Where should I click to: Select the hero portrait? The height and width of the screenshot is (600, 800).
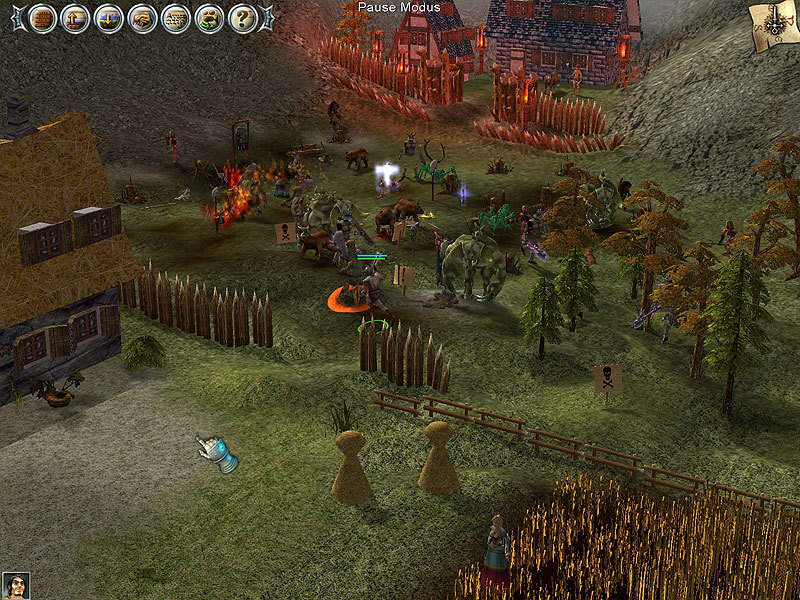pos(15,585)
